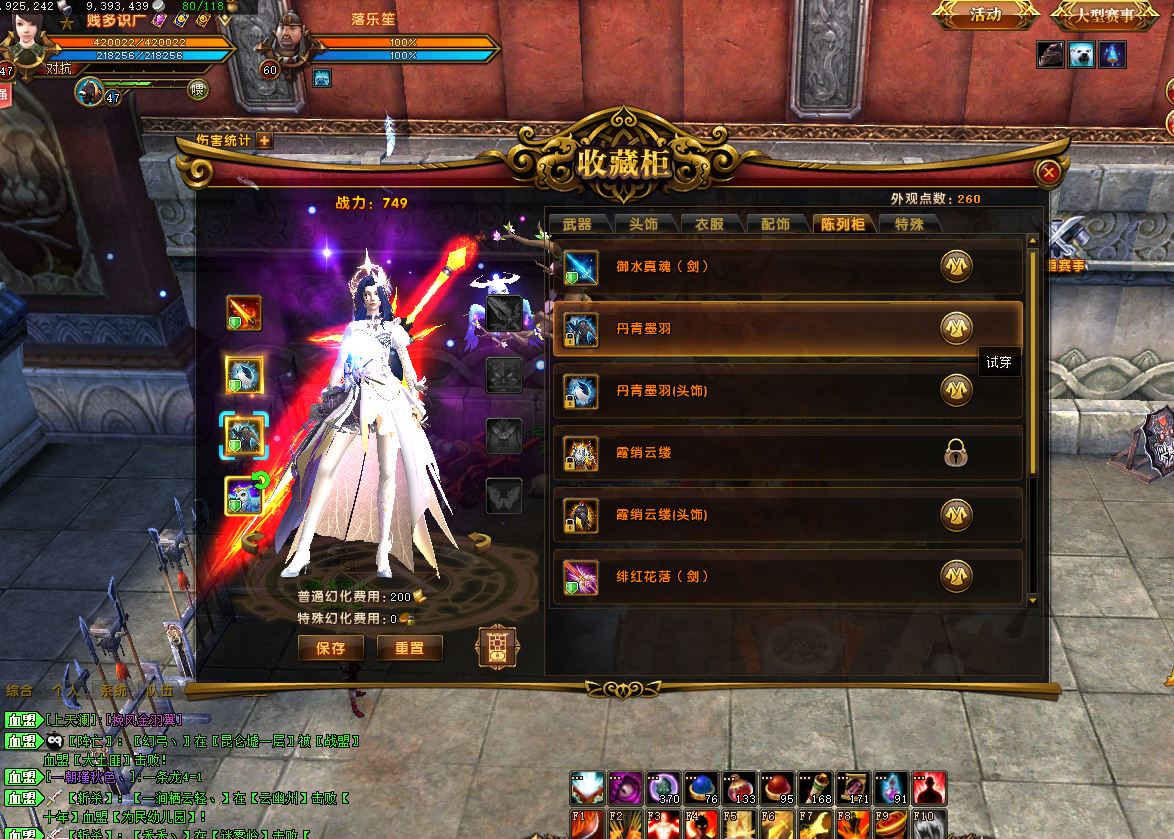Click the padlock on 霞绡云缕 outfit

click(957, 454)
